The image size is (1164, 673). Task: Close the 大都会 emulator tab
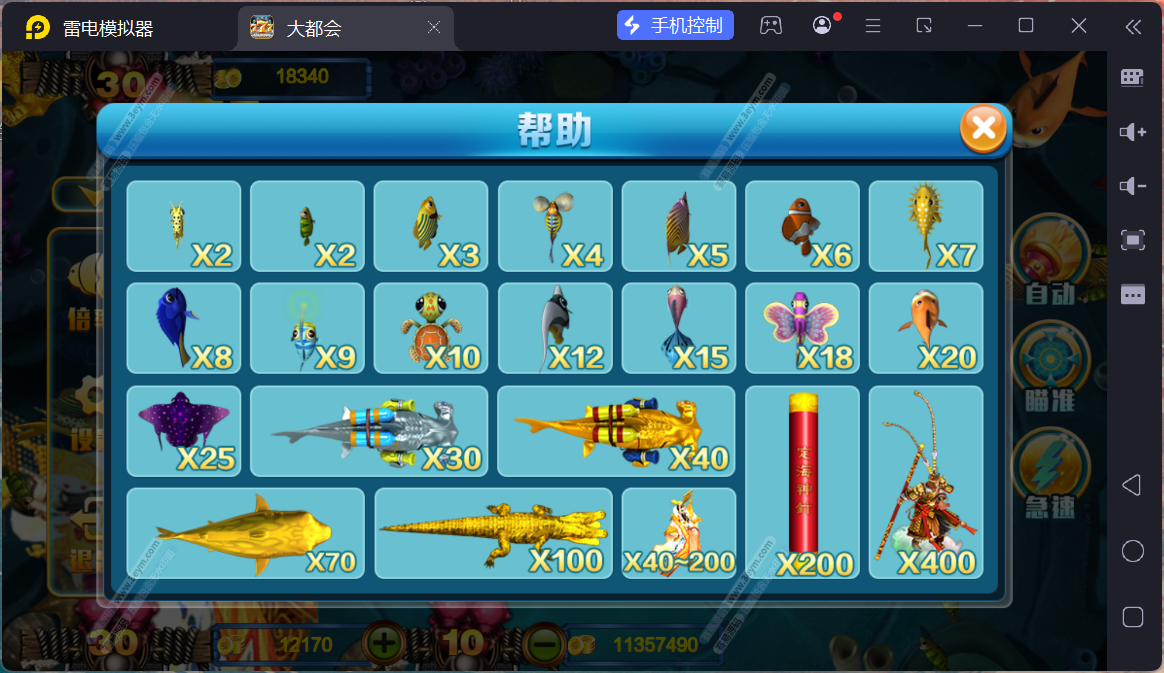point(434,28)
